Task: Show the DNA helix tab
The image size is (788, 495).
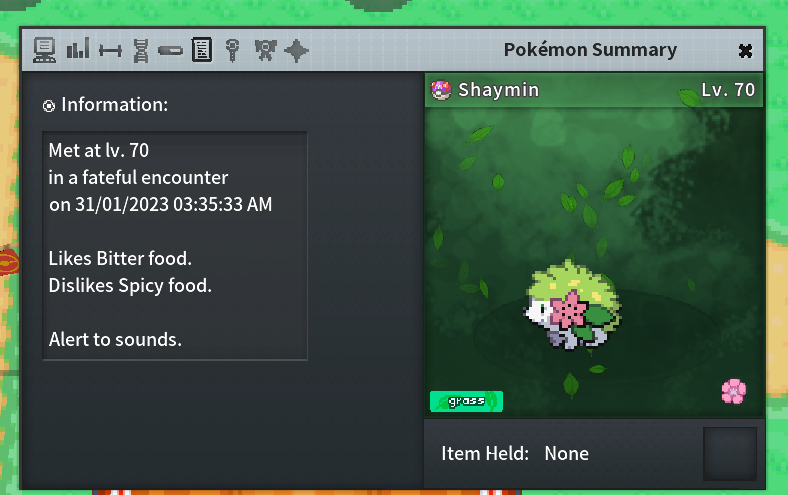Action: [x=141, y=50]
